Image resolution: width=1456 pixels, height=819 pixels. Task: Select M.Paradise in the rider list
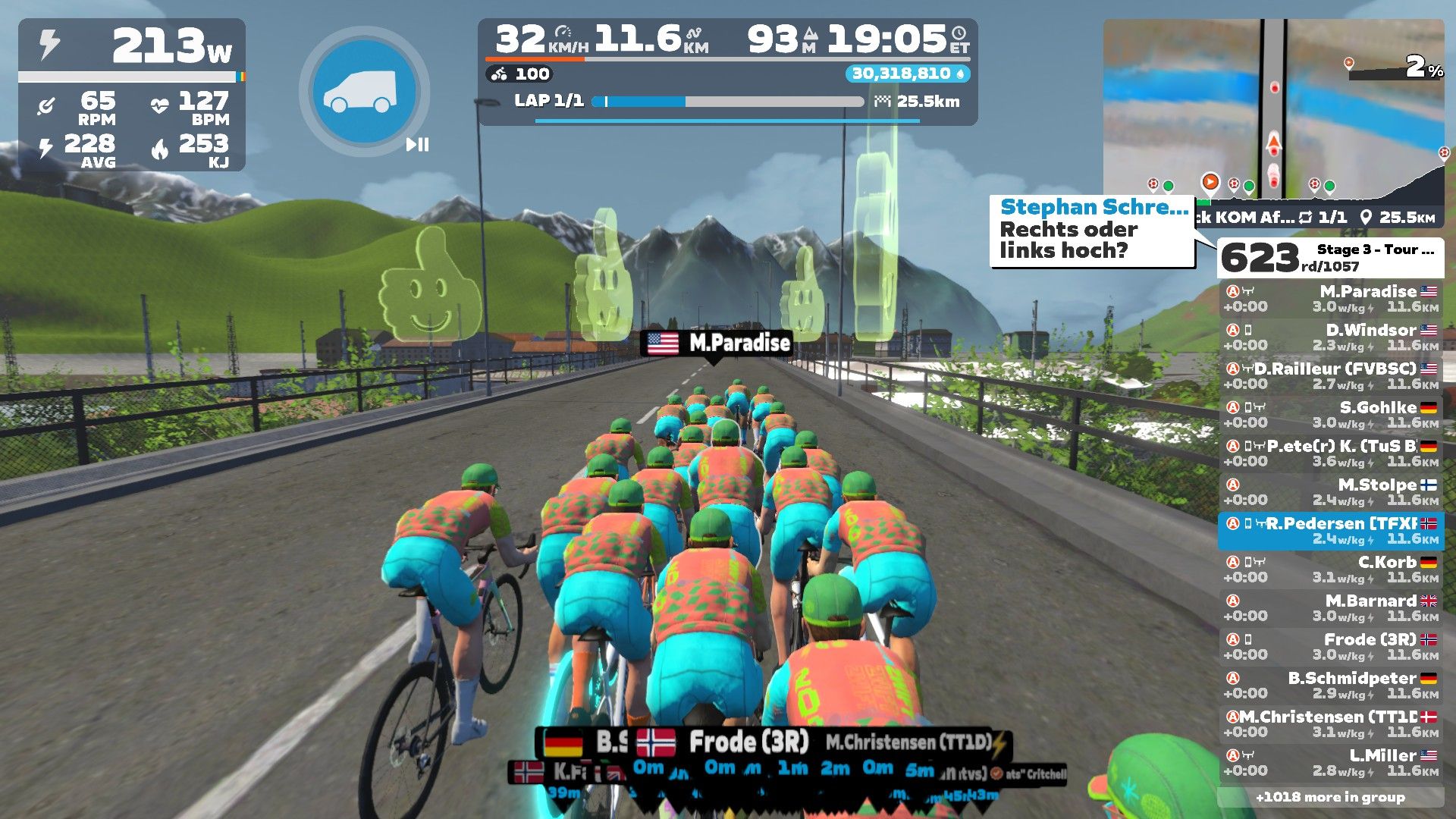[1331, 299]
